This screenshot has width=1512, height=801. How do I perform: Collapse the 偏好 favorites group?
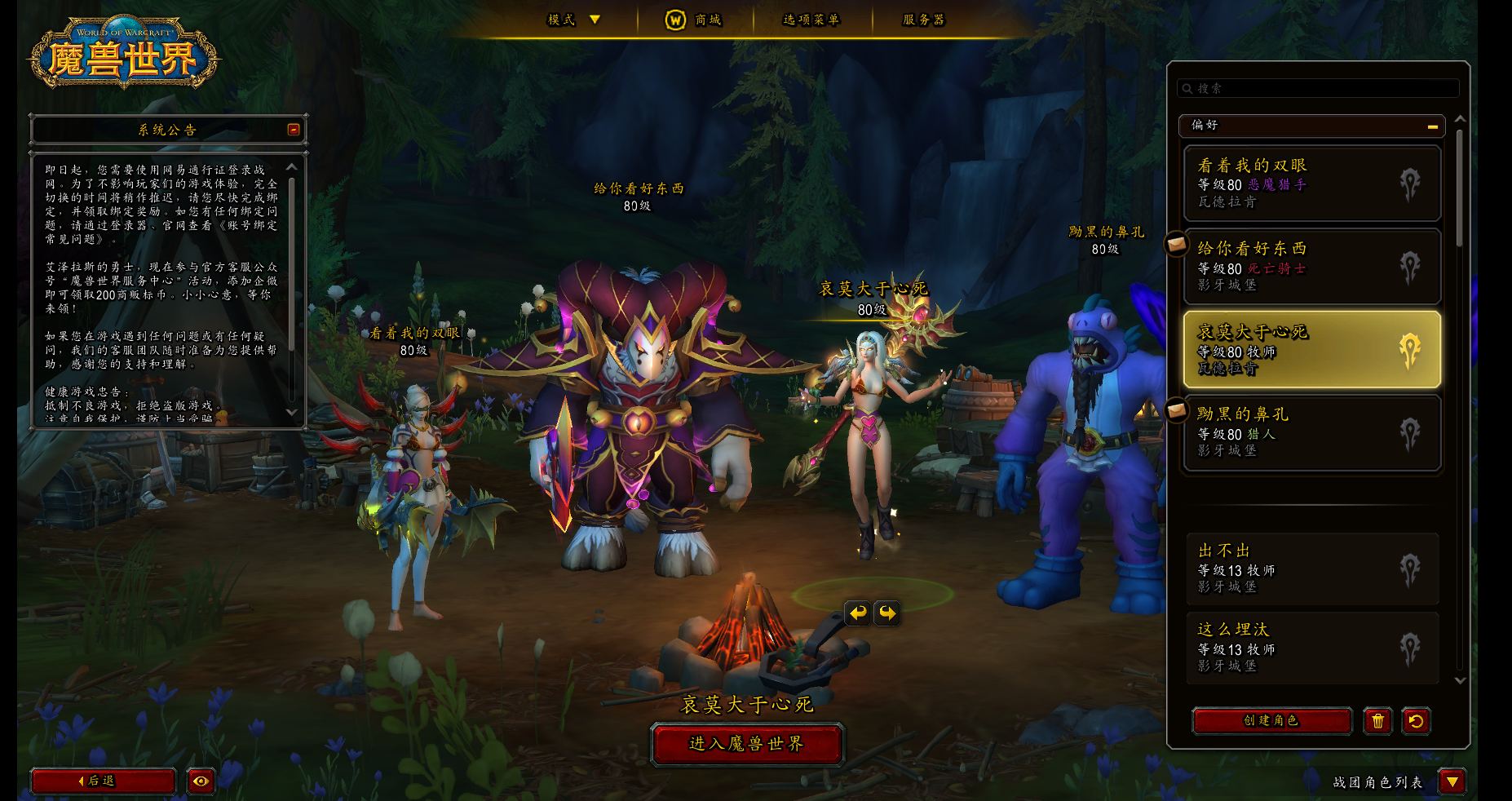[x=1432, y=126]
